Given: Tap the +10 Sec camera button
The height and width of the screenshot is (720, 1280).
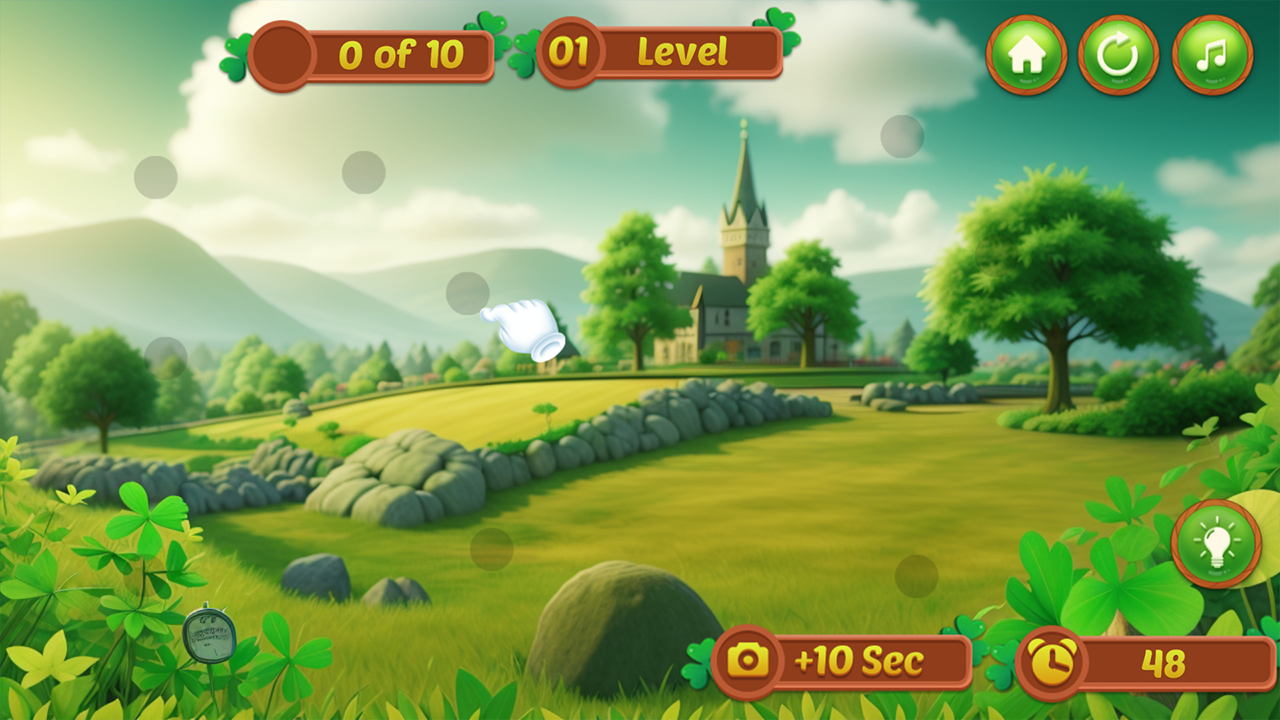Looking at the screenshot, I should [x=842, y=661].
